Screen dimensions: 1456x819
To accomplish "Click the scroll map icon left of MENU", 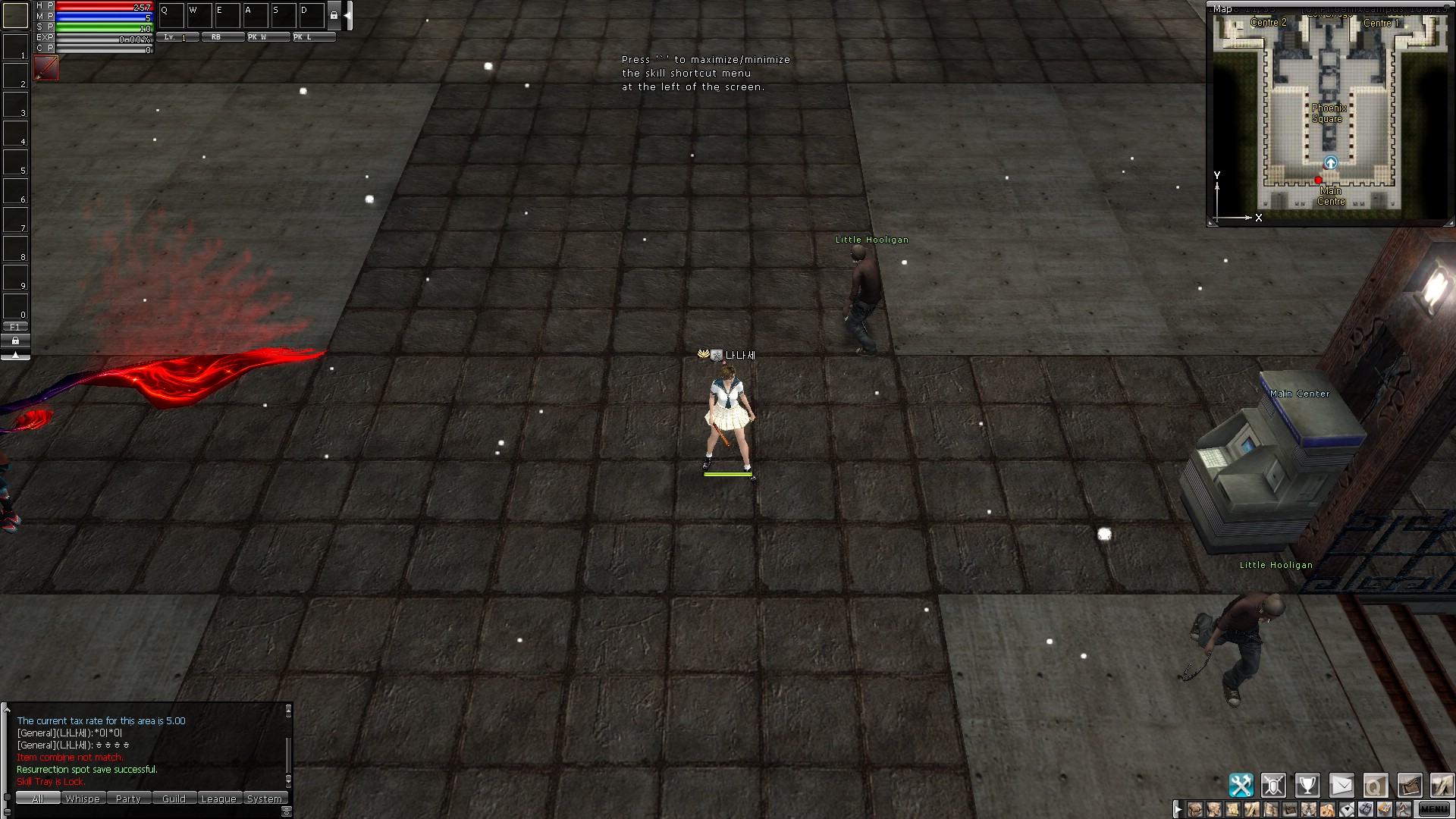I will tap(1409, 786).
